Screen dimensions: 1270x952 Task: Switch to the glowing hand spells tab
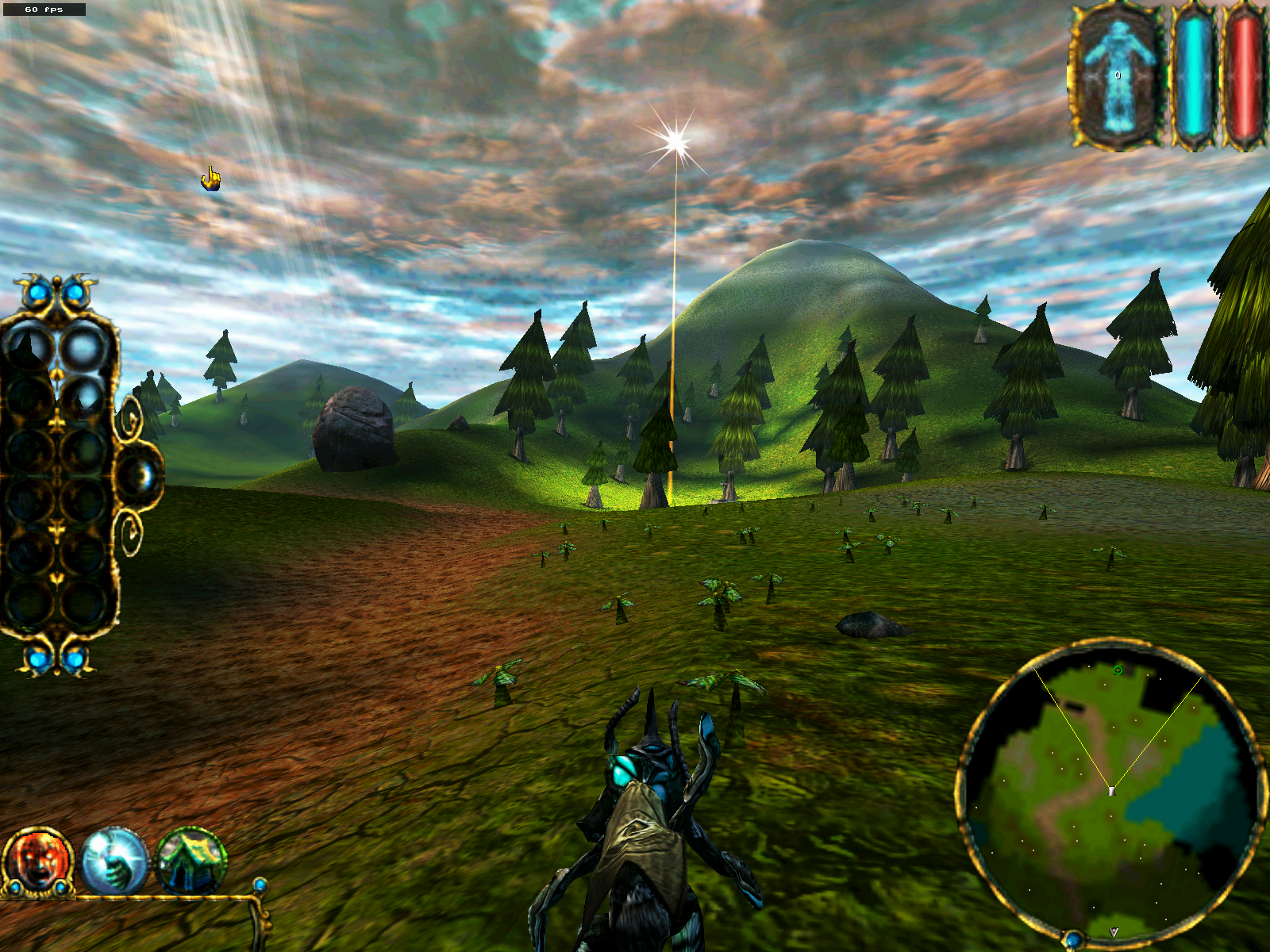[x=115, y=861]
